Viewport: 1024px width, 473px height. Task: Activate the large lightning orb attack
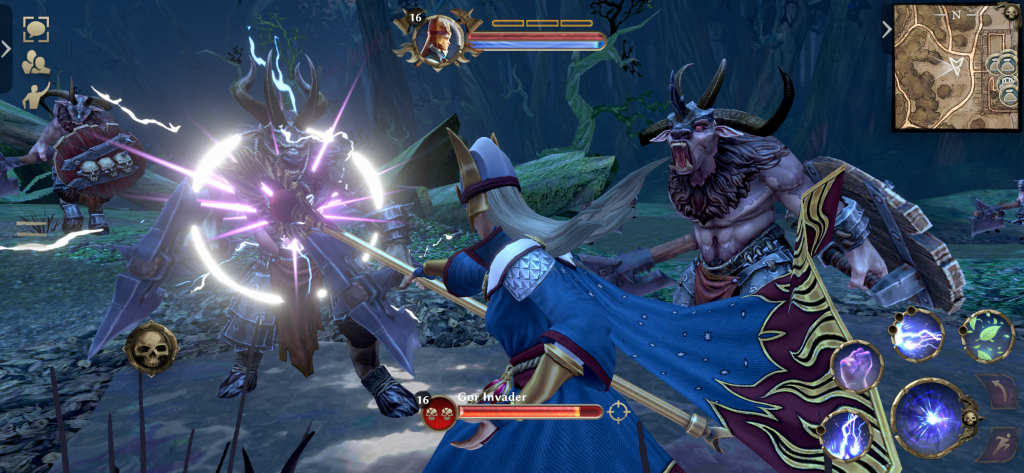coord(928,417)
